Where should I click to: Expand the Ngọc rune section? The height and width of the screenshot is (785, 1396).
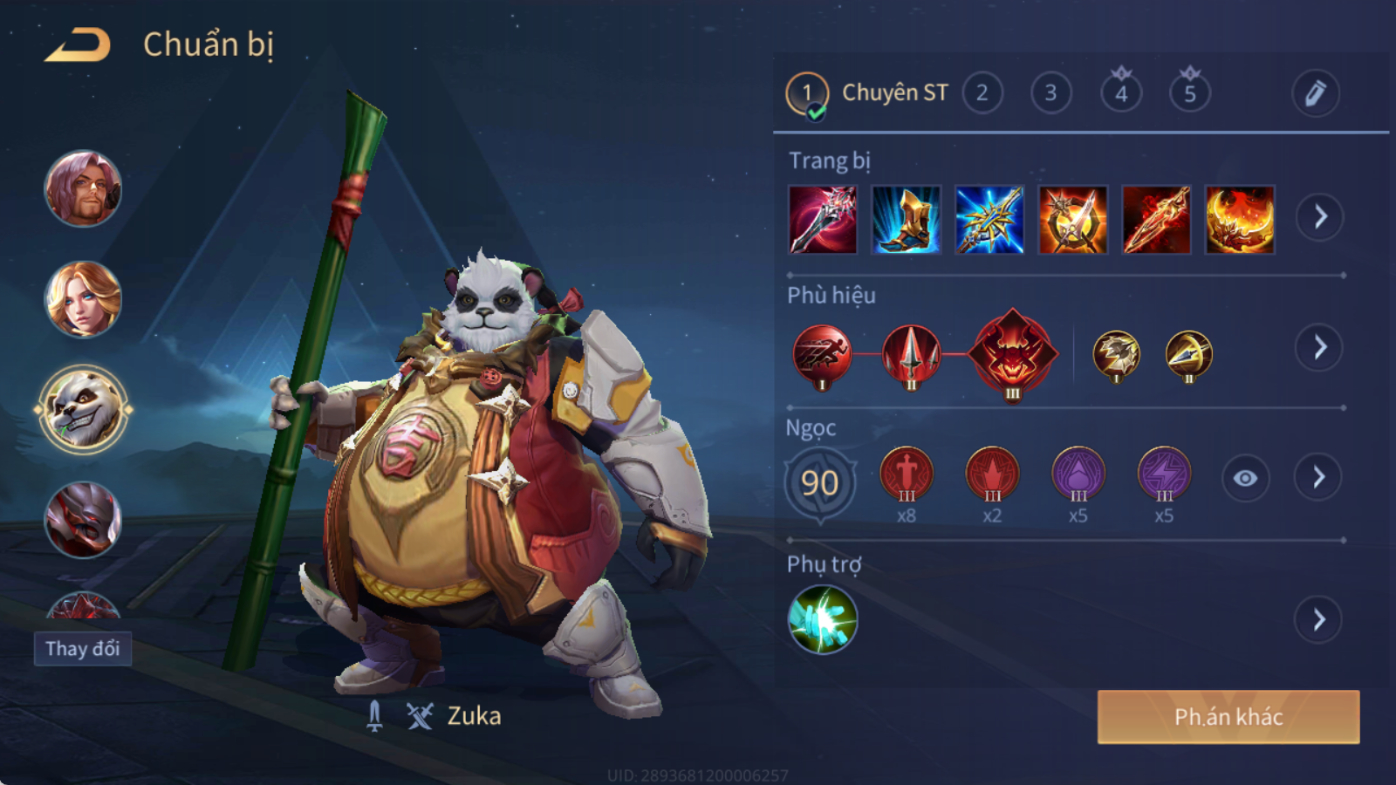1320,478
